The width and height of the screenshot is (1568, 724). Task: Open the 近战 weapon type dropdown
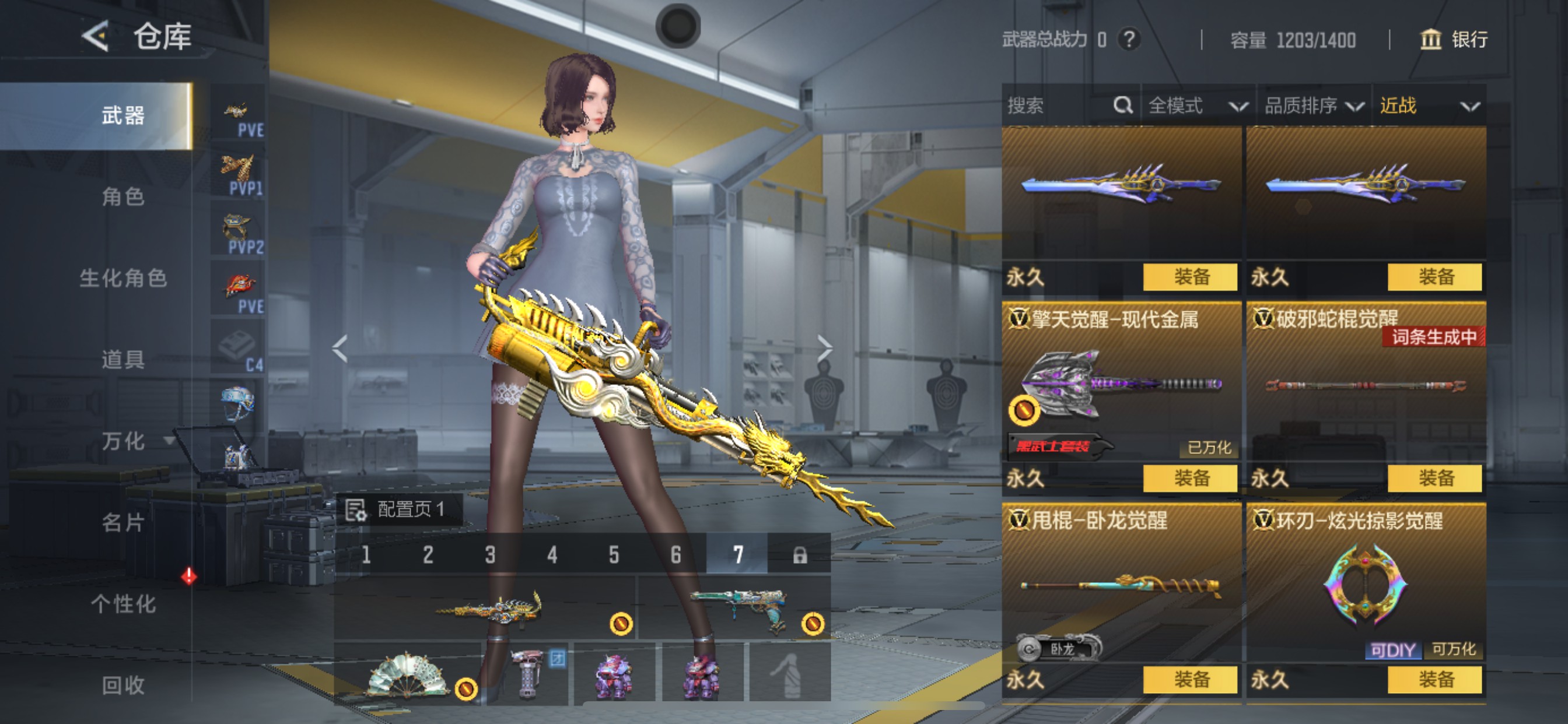(x=1428, y=106)
